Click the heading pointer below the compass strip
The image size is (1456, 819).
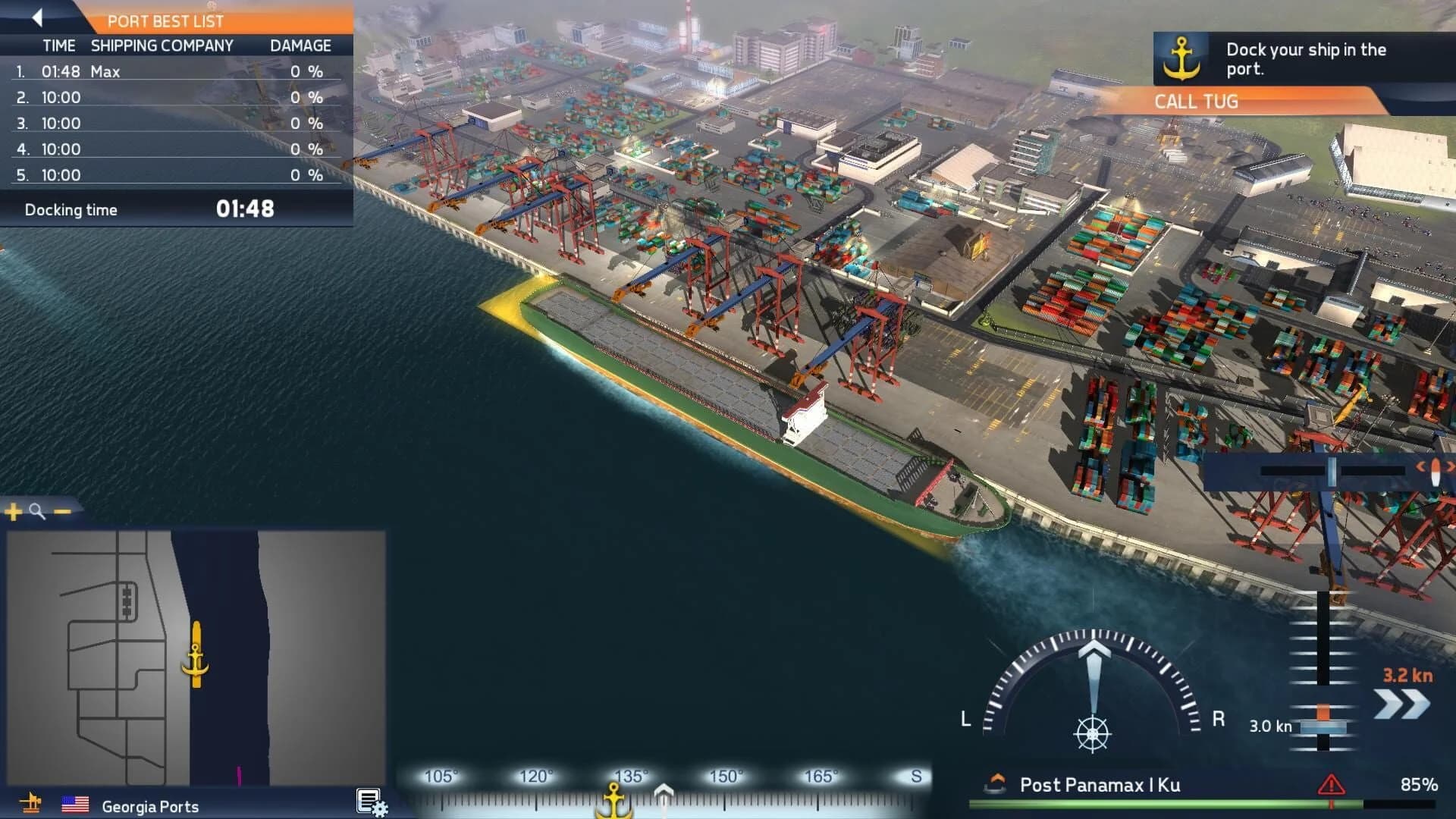pos(665,791)
